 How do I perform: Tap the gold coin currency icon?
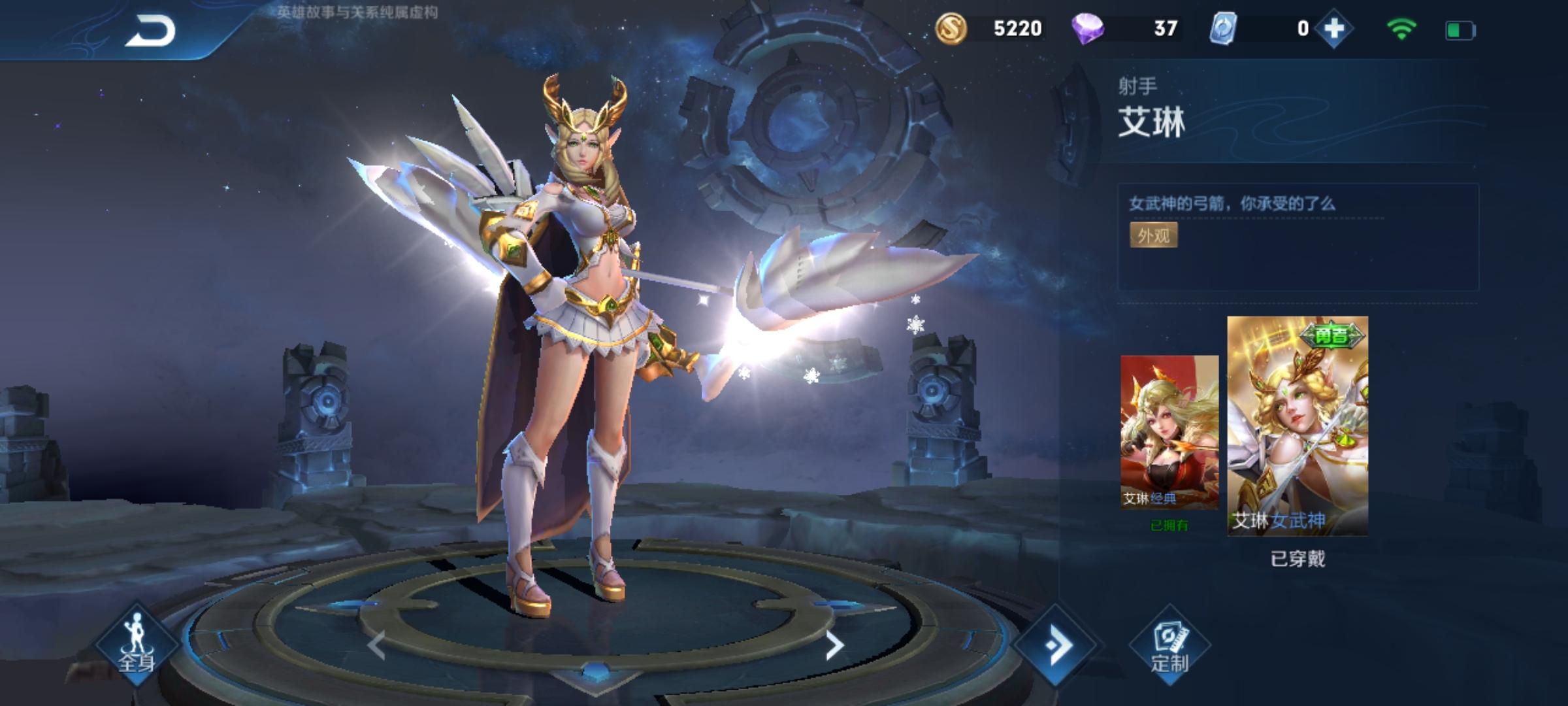[951, 29]
